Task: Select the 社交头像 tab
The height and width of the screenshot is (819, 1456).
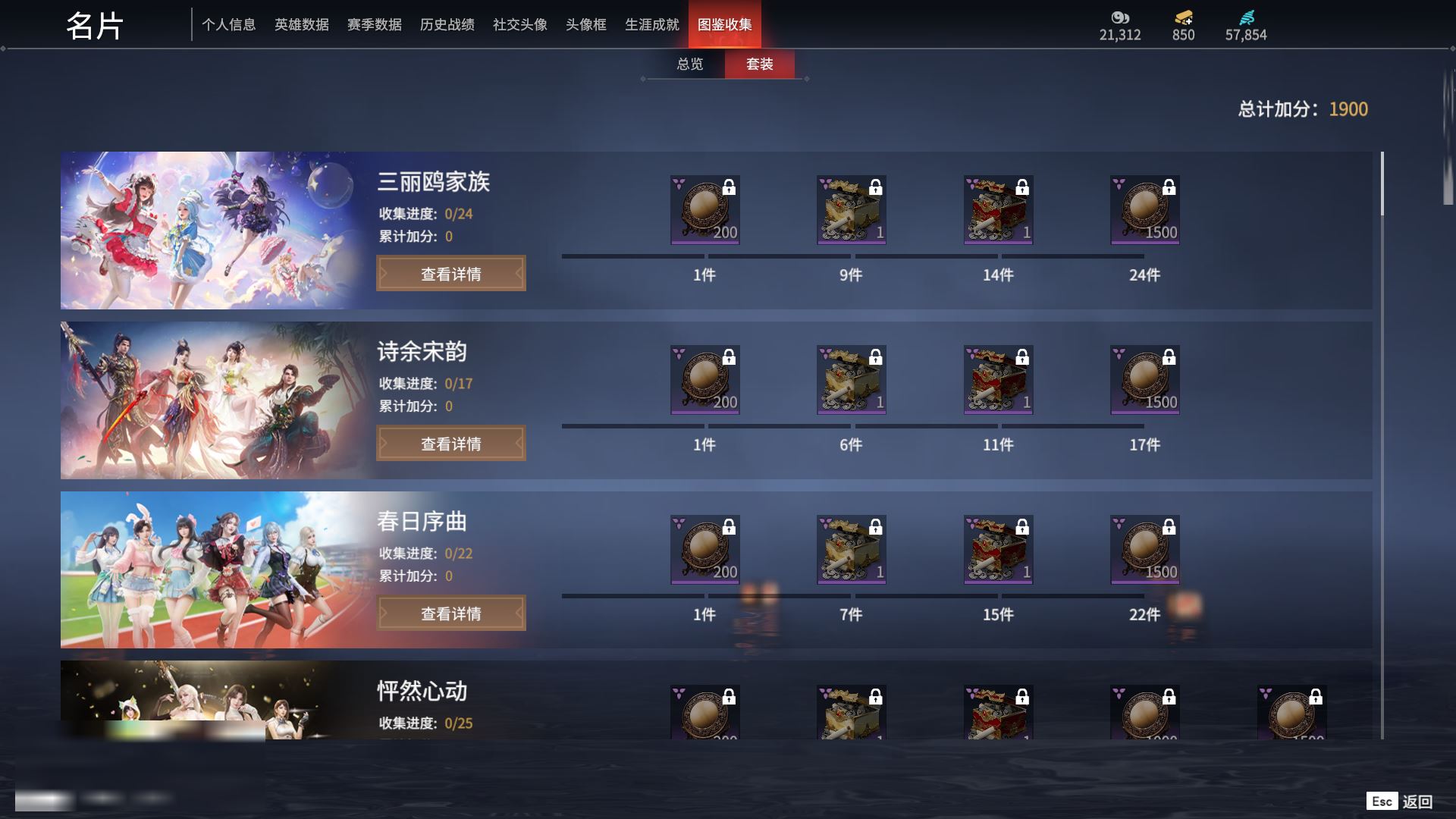Action: 519,25
